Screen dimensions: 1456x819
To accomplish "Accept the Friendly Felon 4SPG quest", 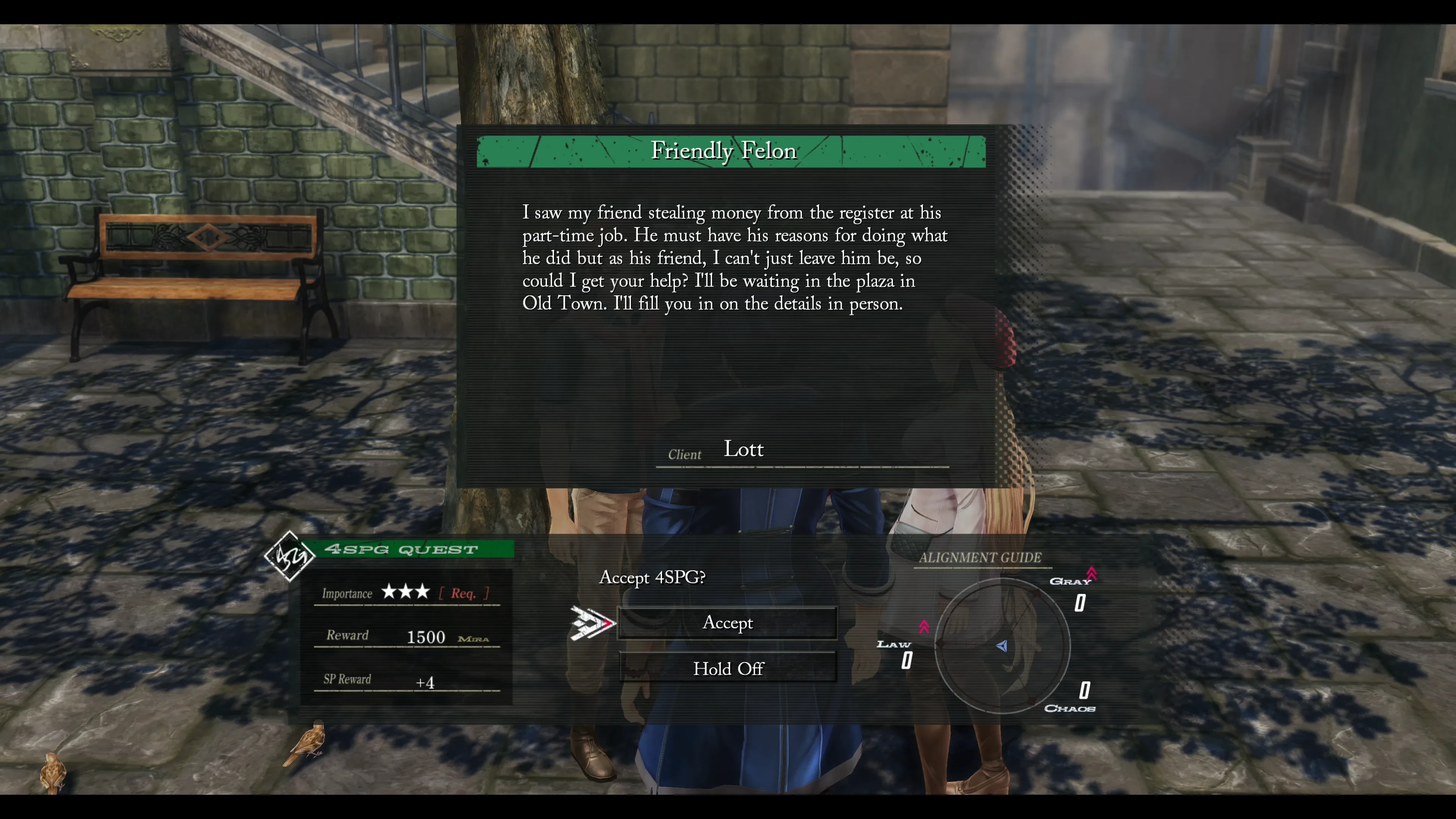I will coord(728,623).
